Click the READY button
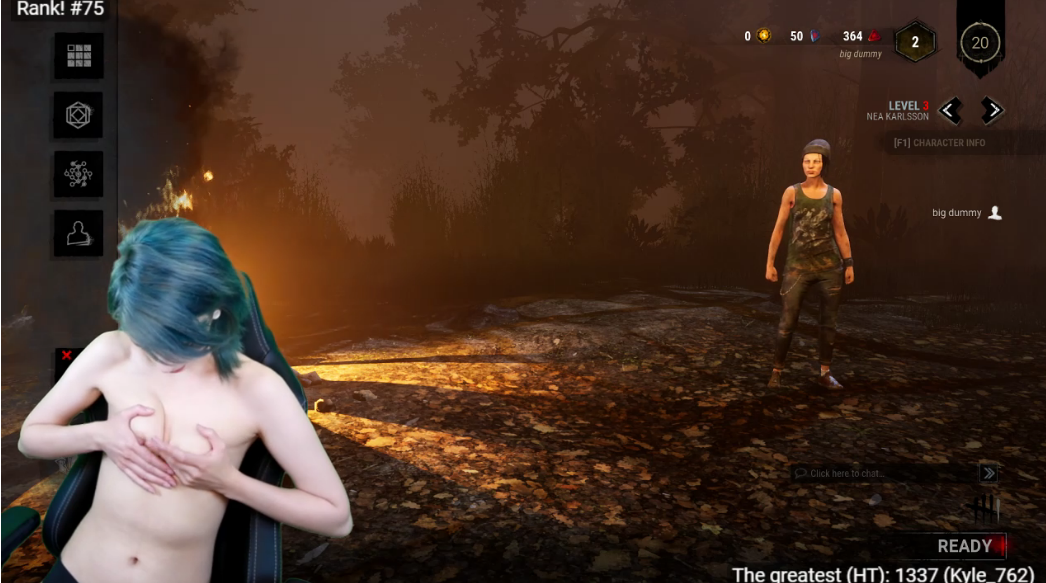The height and width of the screenshot is (583, 1046). (x=964, y=546)
